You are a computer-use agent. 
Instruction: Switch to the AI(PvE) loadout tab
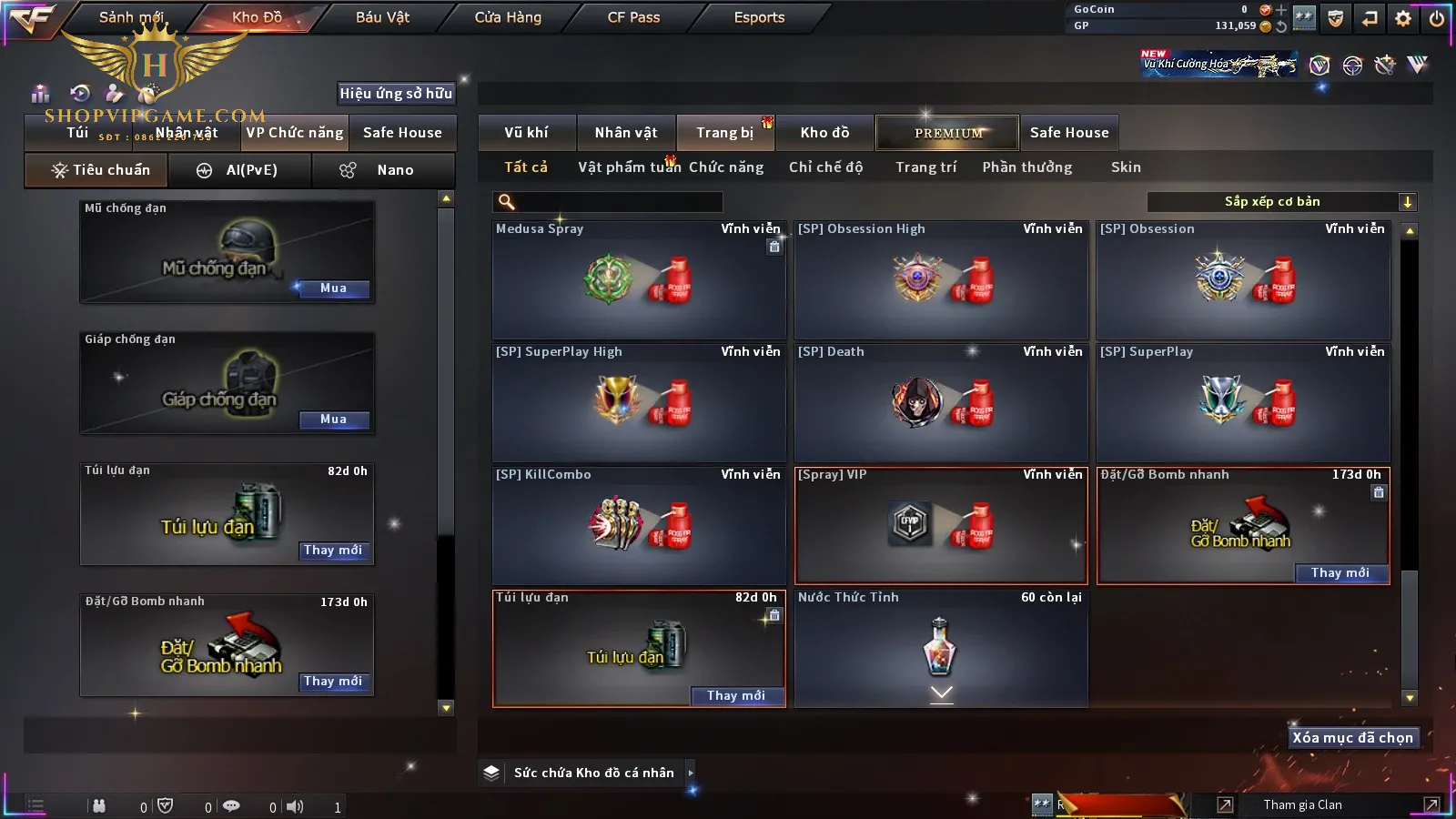pyautogui.click(x=240, y=170)
